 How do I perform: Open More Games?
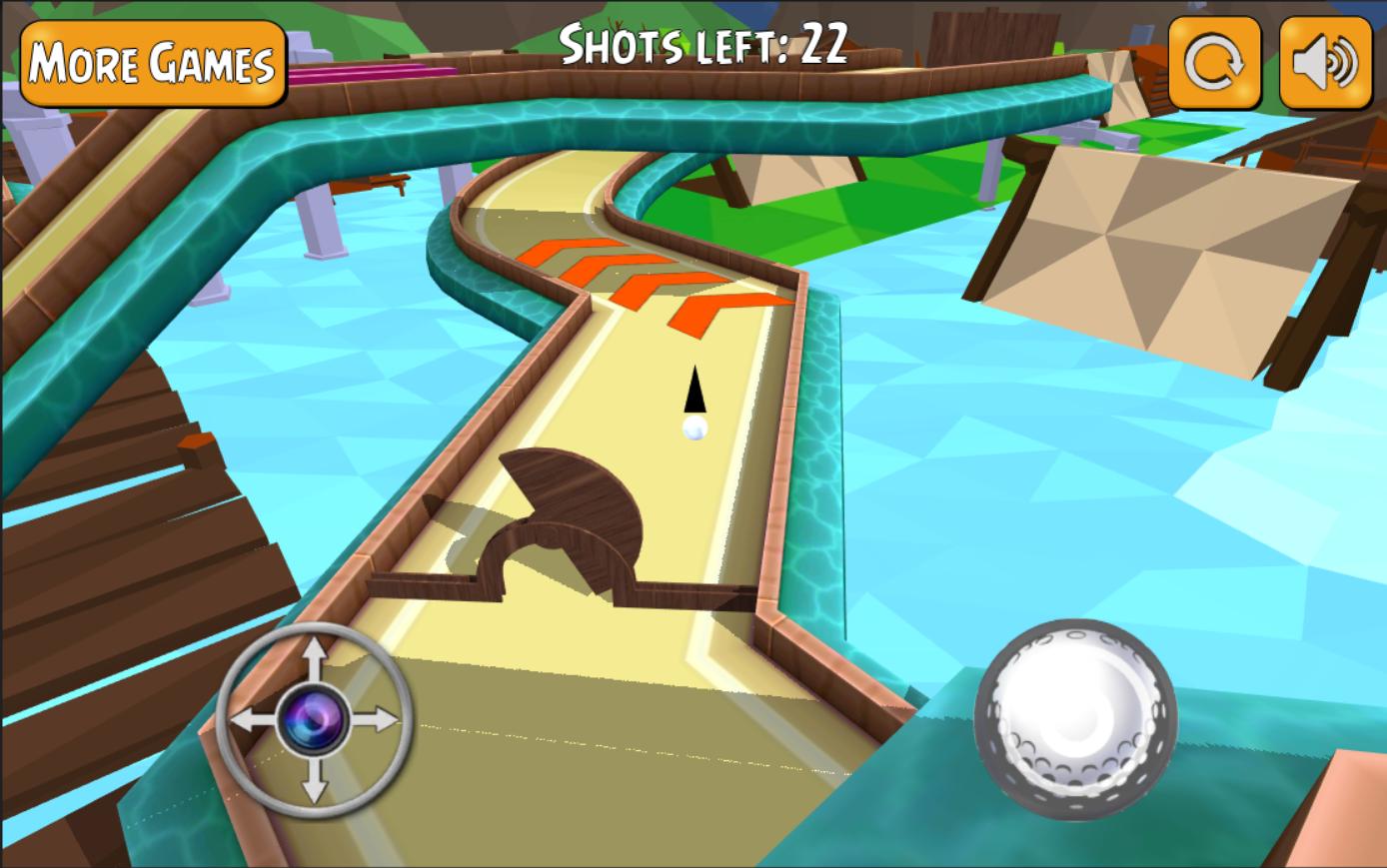pyautogui.click(x=152, y=63)
